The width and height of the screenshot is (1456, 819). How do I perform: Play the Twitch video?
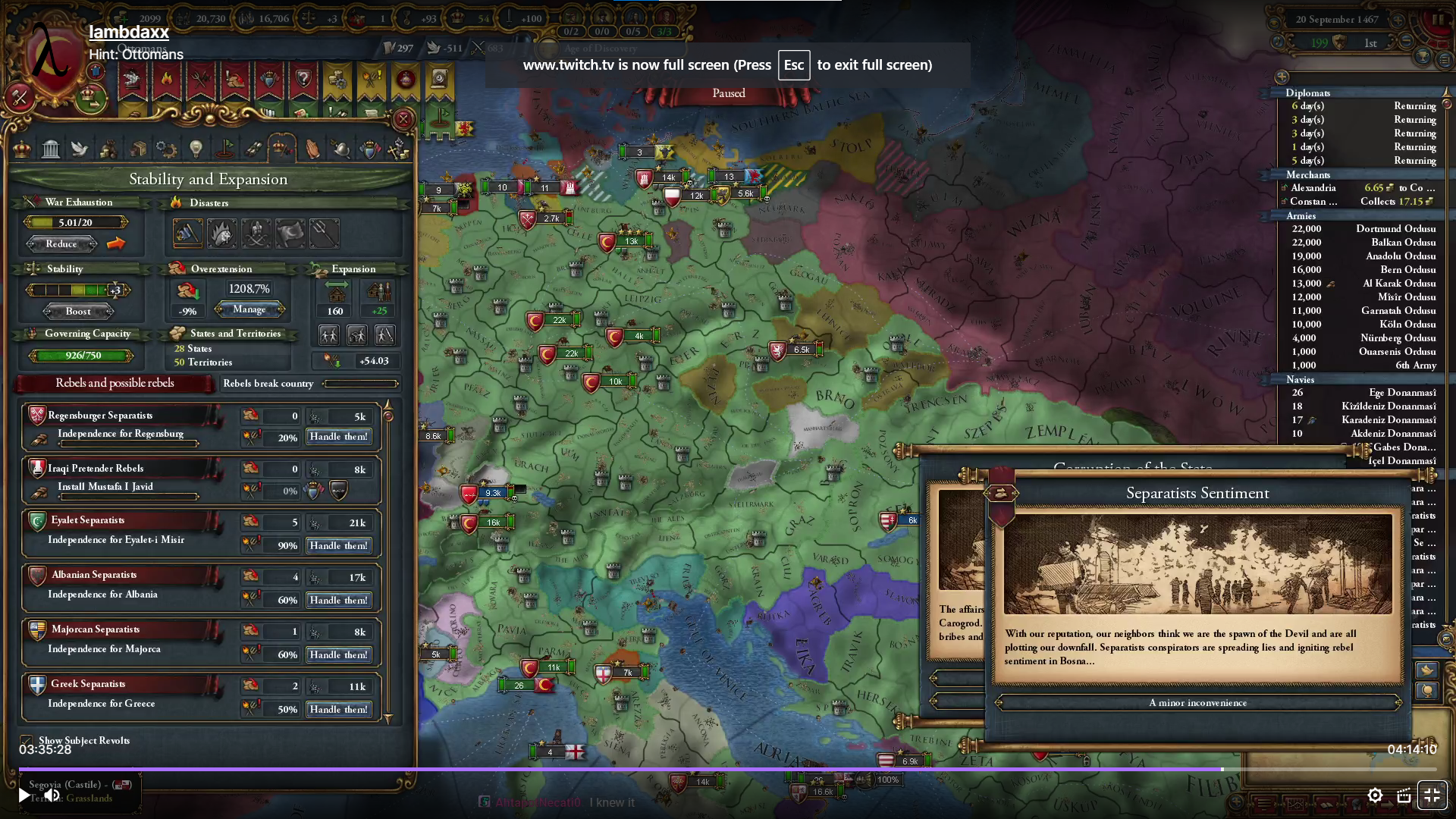coord(24,795)
